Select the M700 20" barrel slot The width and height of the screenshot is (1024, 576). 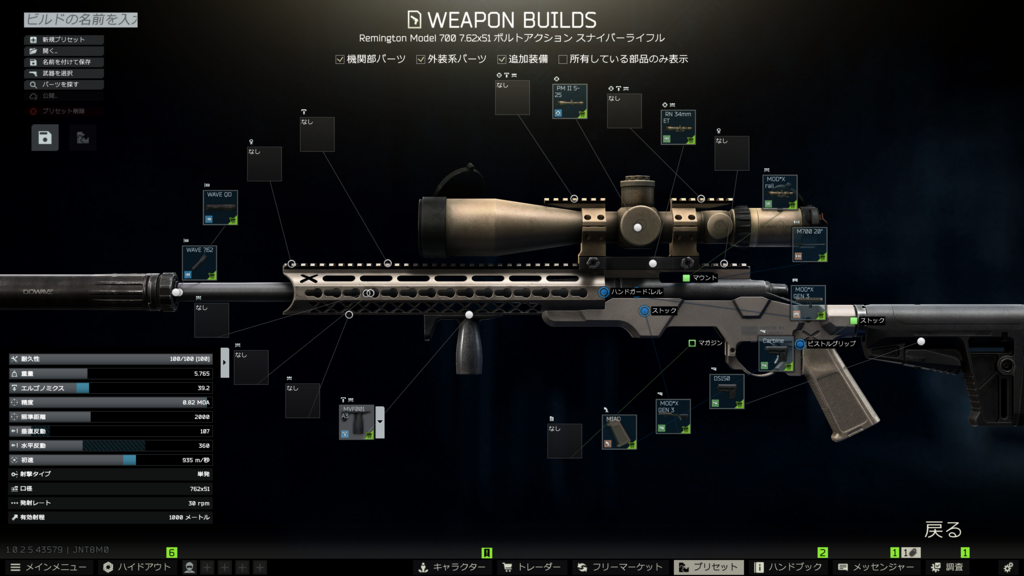coord(809,244)
